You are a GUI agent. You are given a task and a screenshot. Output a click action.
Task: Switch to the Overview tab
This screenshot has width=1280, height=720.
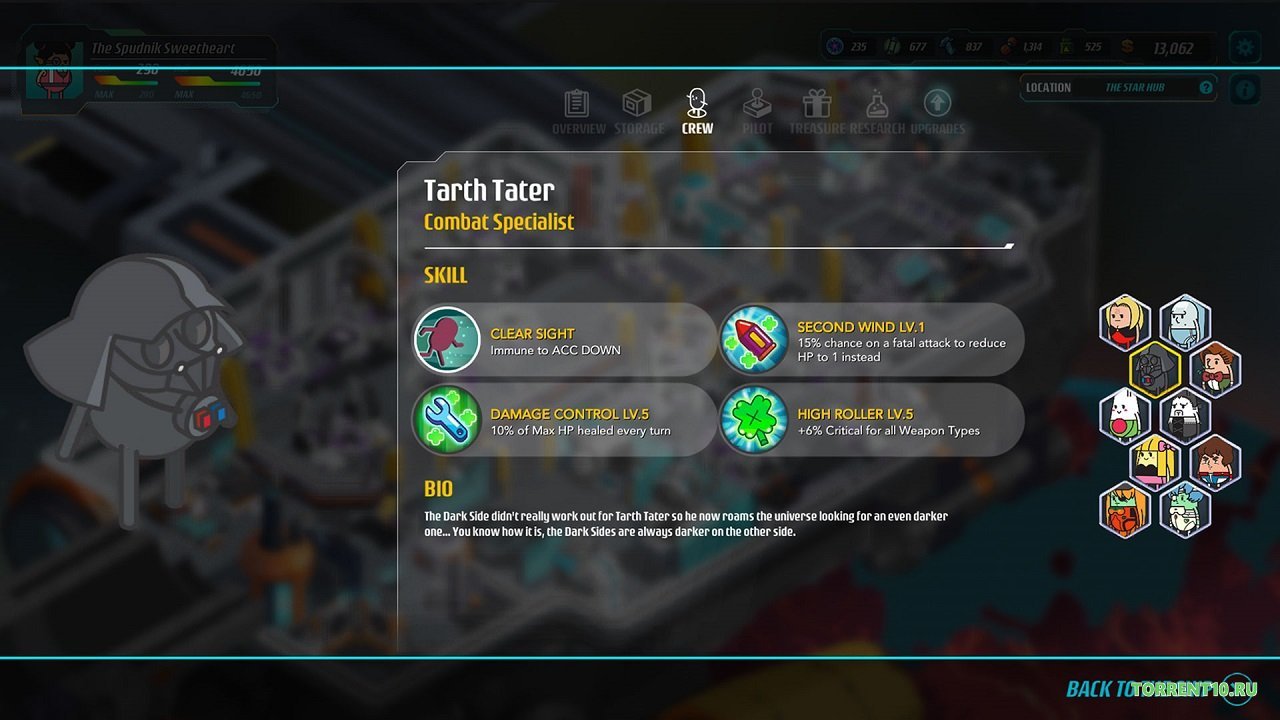(578, 111)
